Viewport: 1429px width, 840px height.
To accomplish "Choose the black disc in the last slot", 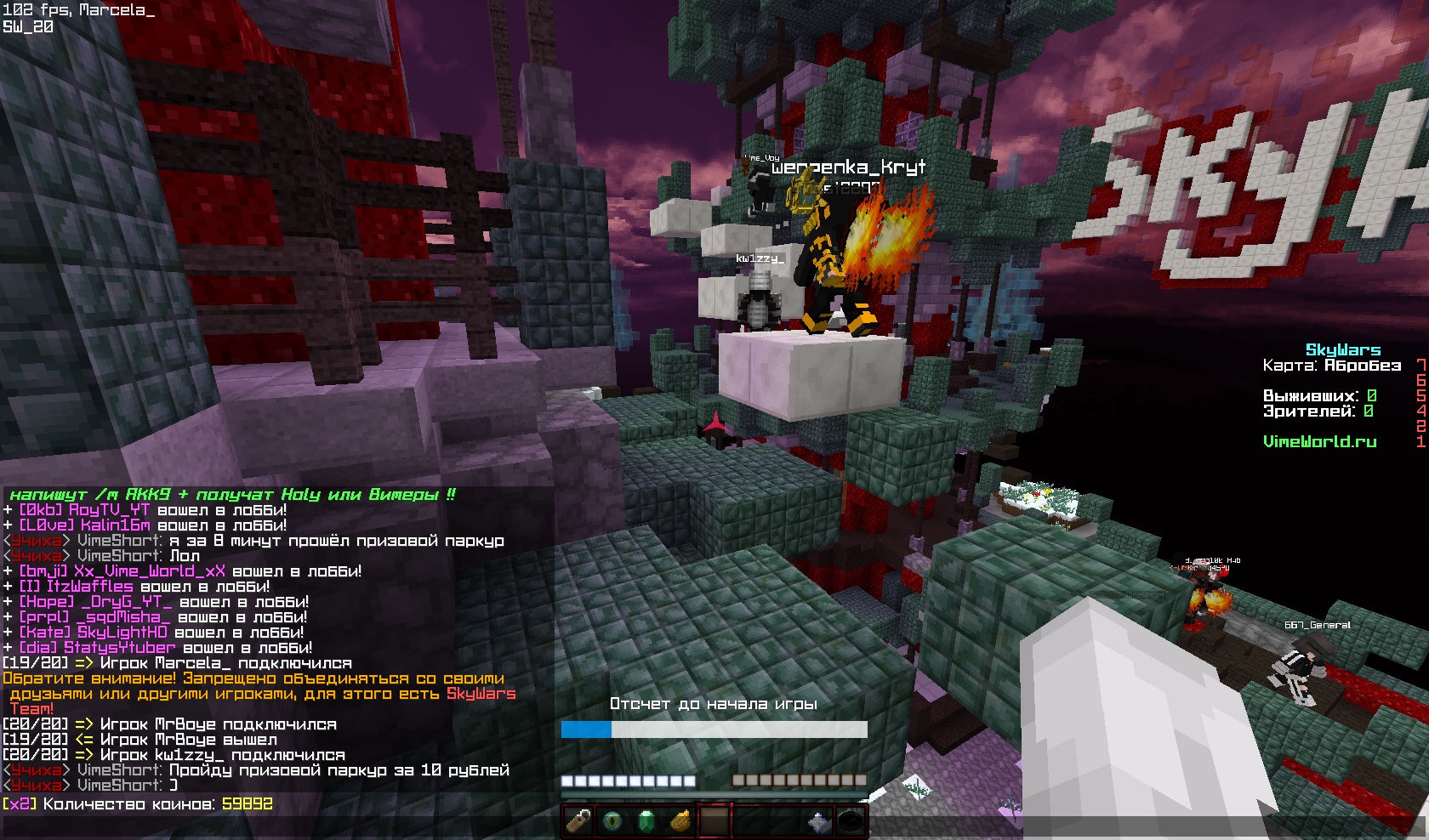I will 851,822.
